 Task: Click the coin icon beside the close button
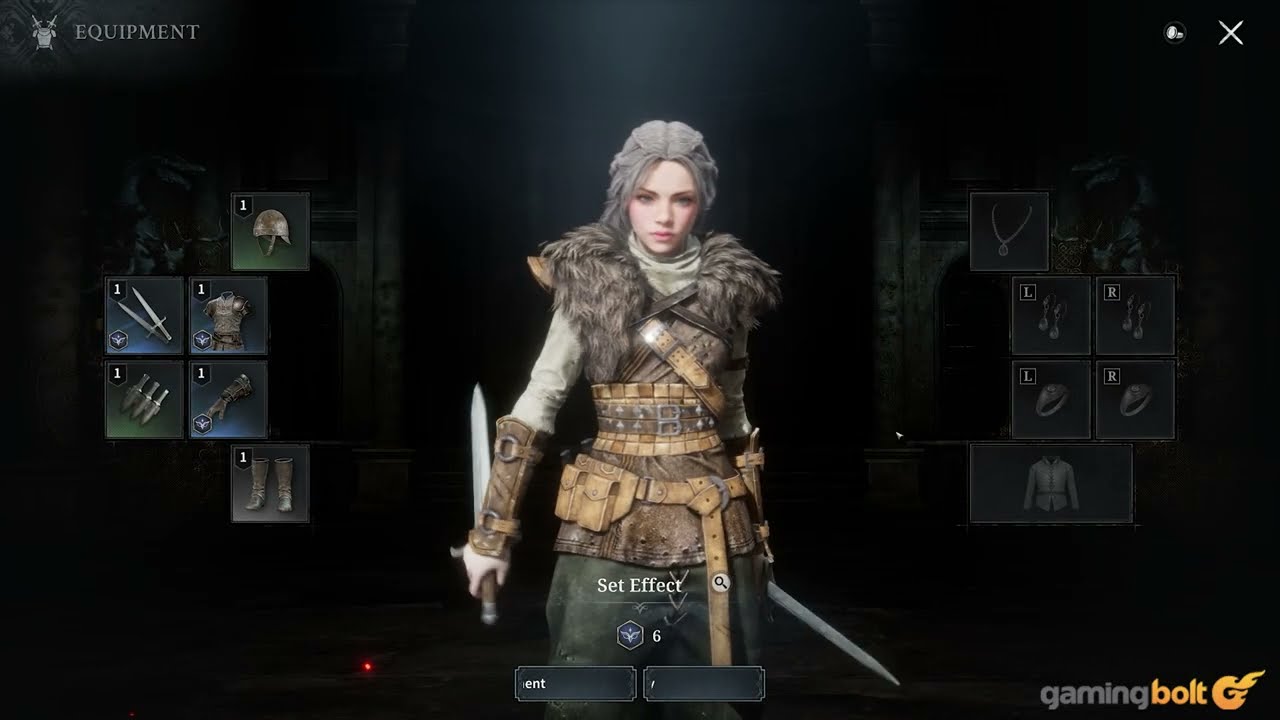click(x=1174, y=33)
